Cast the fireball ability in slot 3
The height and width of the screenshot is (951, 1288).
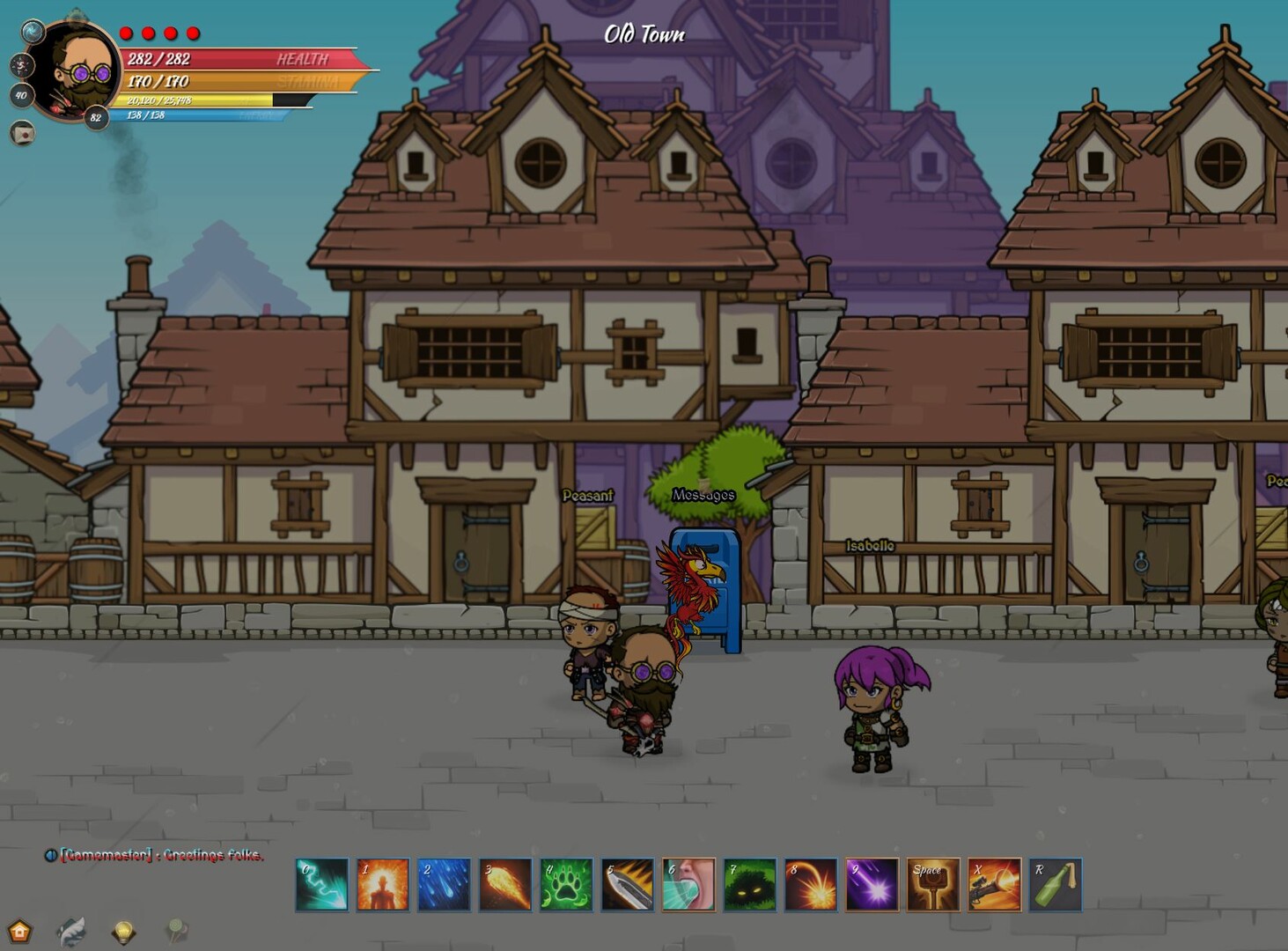click(x=504, y=884)
